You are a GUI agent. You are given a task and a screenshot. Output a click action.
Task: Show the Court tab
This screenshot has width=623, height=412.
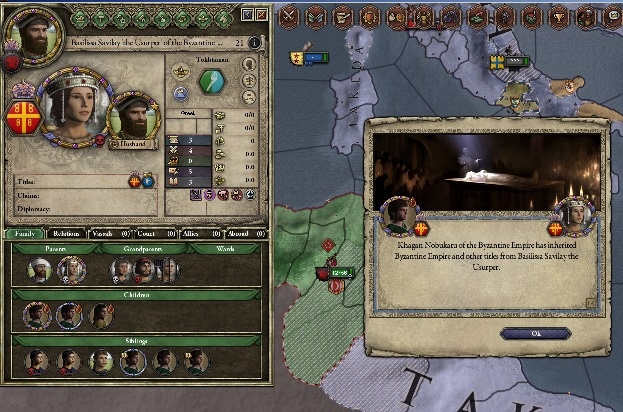(x=143, y=233)
